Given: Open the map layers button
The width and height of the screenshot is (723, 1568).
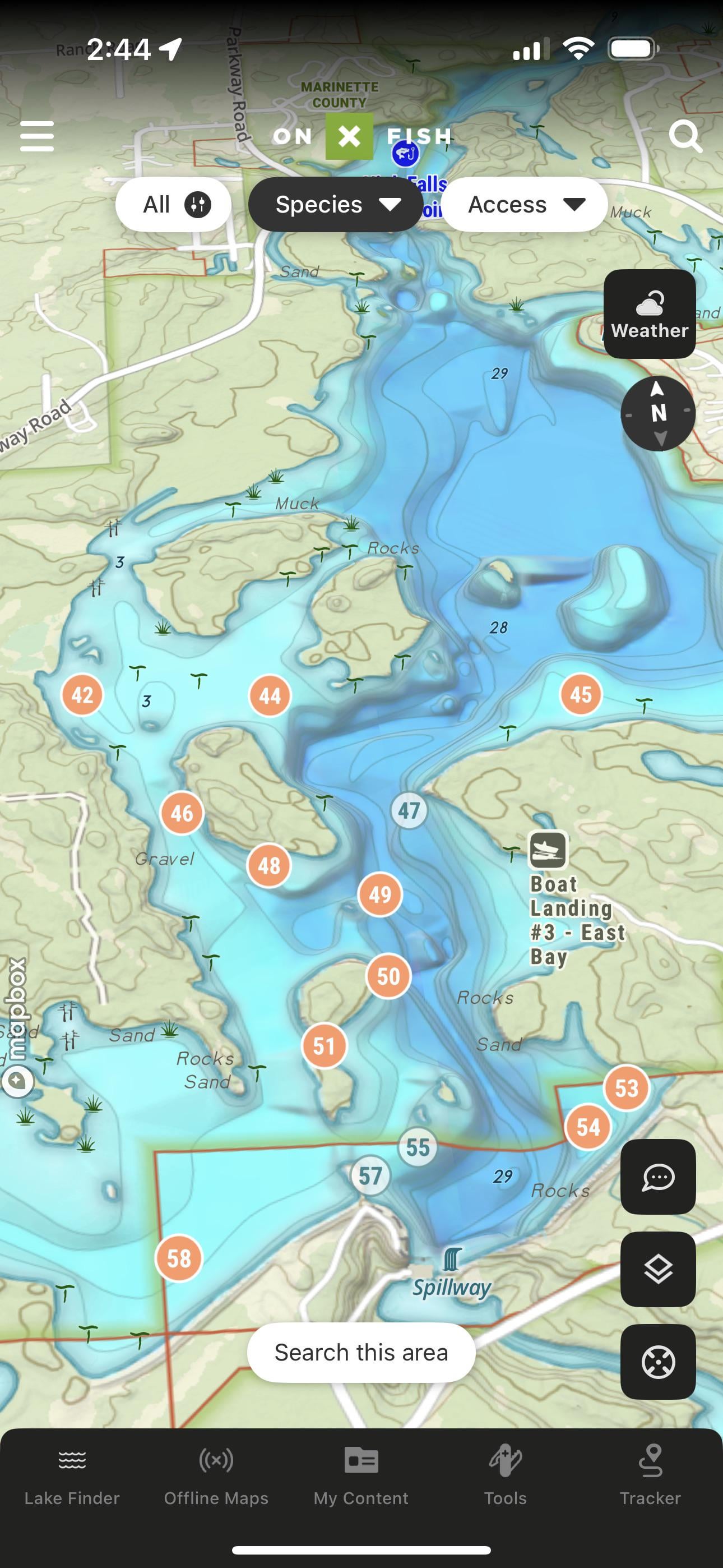Looking at the screenshot, I should click(658, 1269).
